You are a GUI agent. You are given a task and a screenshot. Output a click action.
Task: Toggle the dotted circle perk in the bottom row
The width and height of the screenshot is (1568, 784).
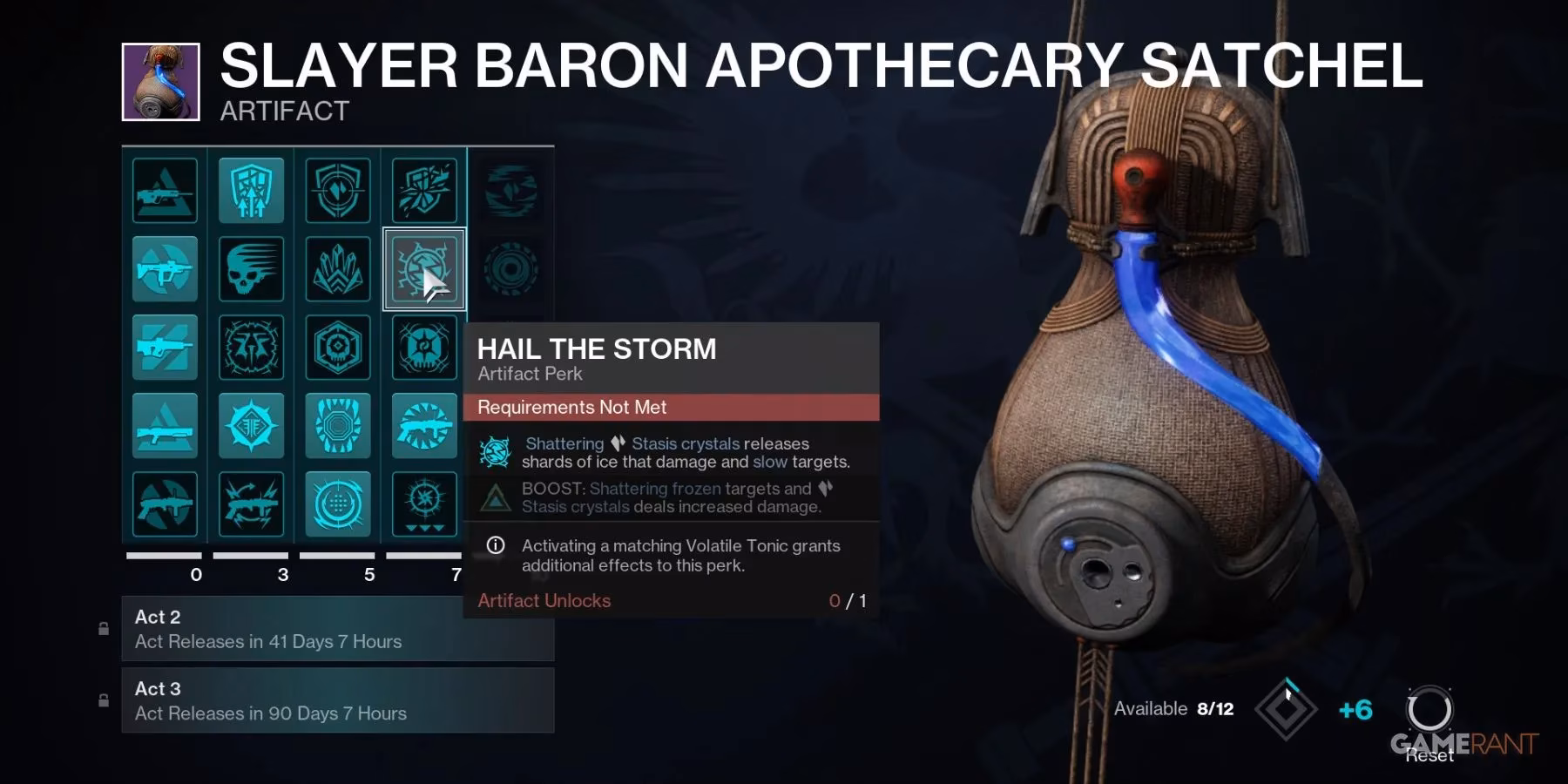pyautogui.click(x=338, y=503)
